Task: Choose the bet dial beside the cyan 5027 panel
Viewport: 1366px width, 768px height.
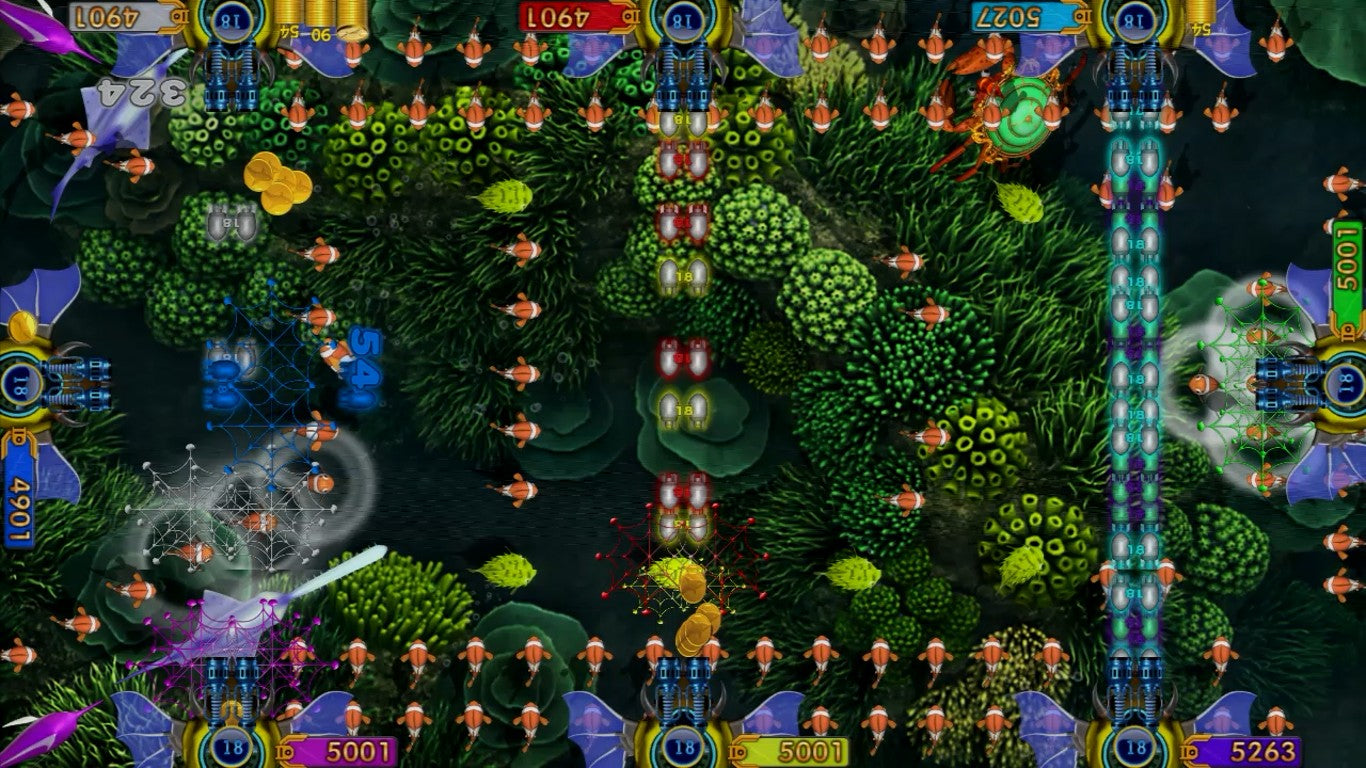Action: [1135, 19]
